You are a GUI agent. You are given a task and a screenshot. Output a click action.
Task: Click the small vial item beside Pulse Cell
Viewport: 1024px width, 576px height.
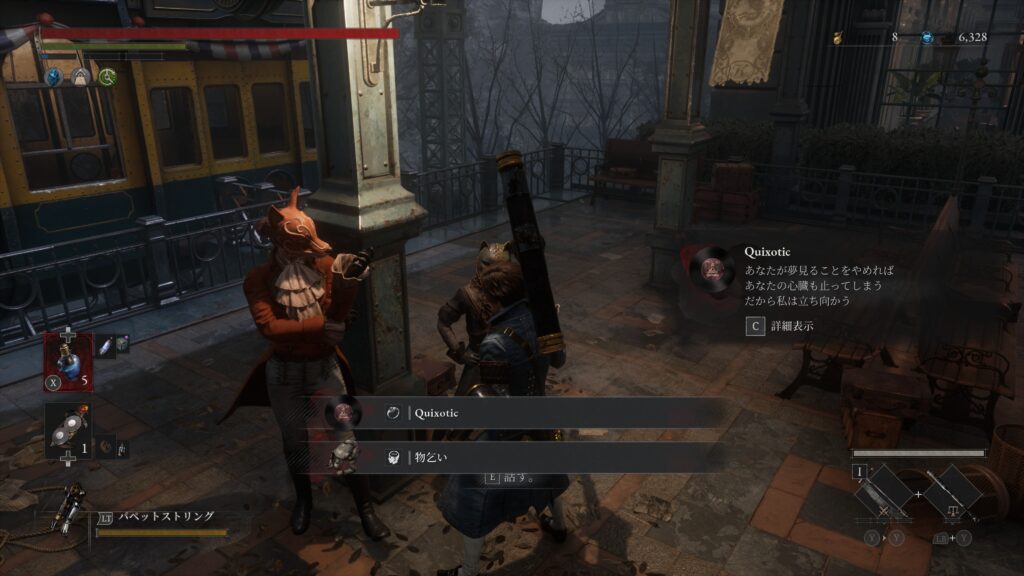(104, 343)
